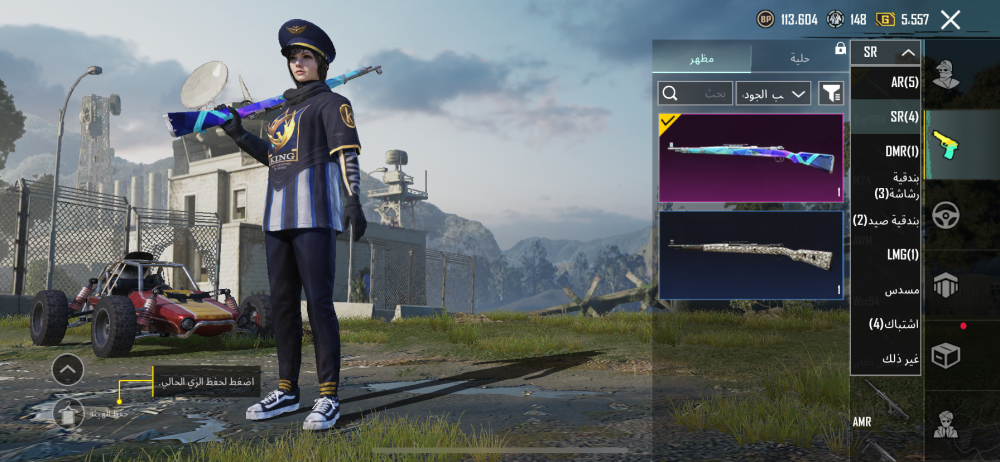
Task: Select the مسدس pistol category
Action: tap(900, 290)
